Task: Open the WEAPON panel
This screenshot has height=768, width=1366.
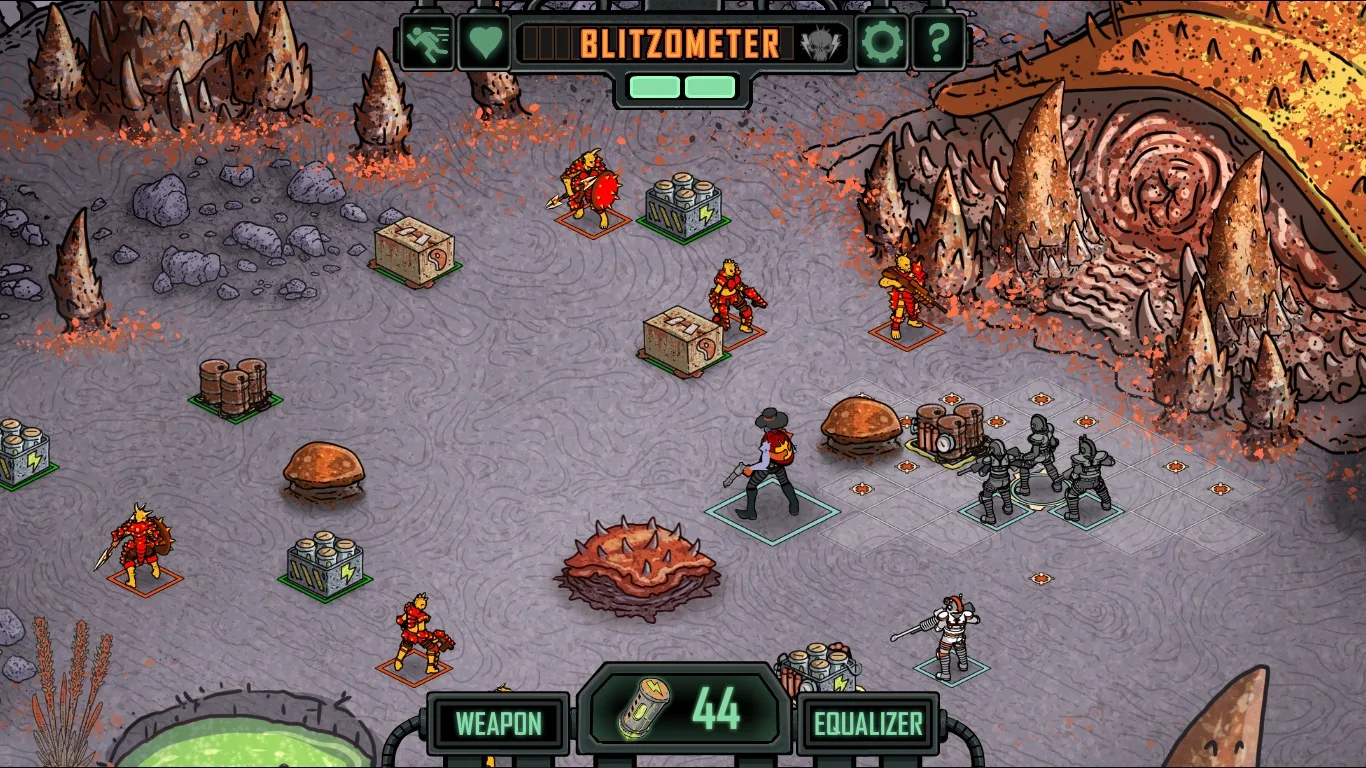Action: click(500, 723)
